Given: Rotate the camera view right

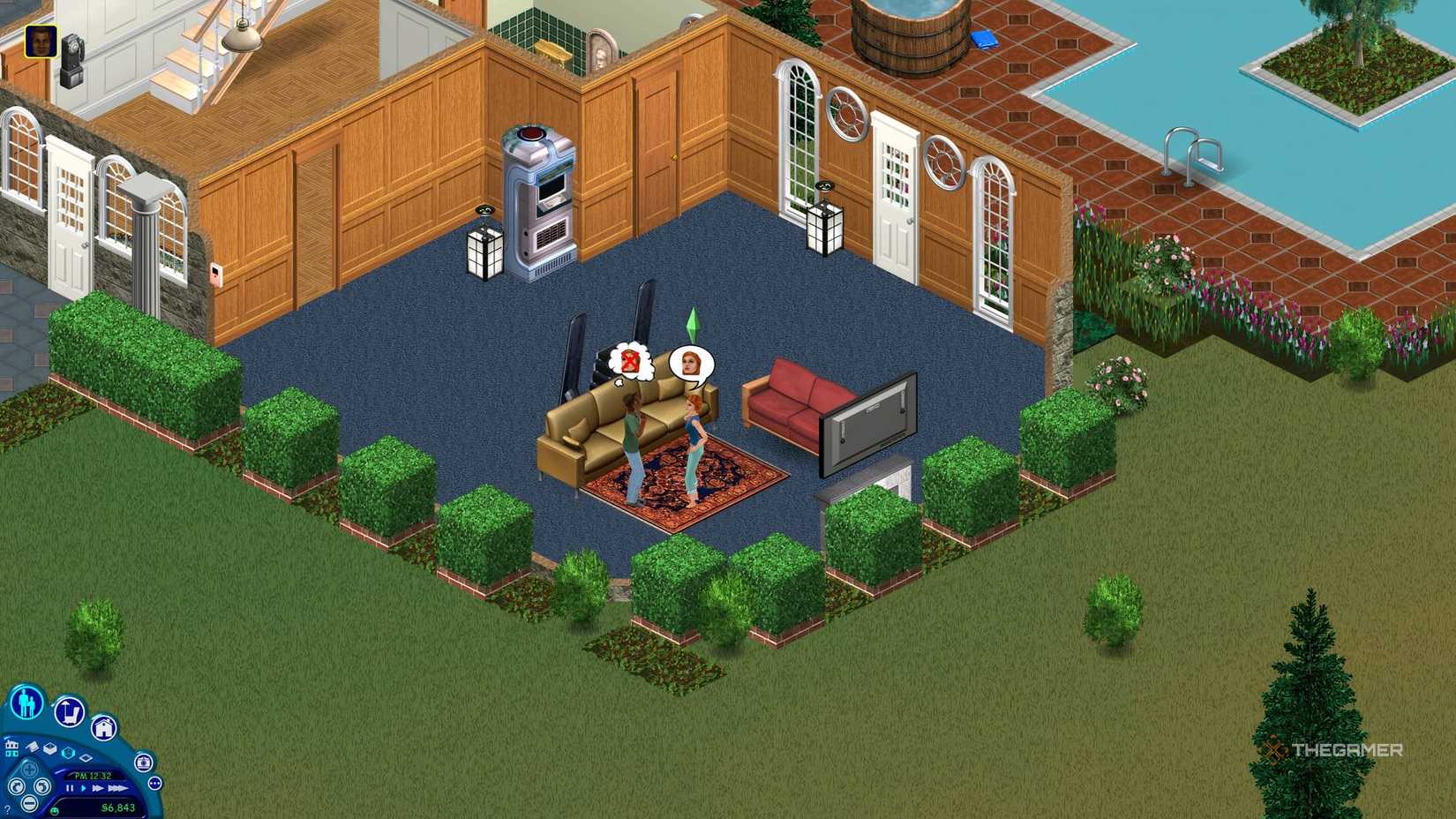Looking at the screenshot, I should click(43, 787).
